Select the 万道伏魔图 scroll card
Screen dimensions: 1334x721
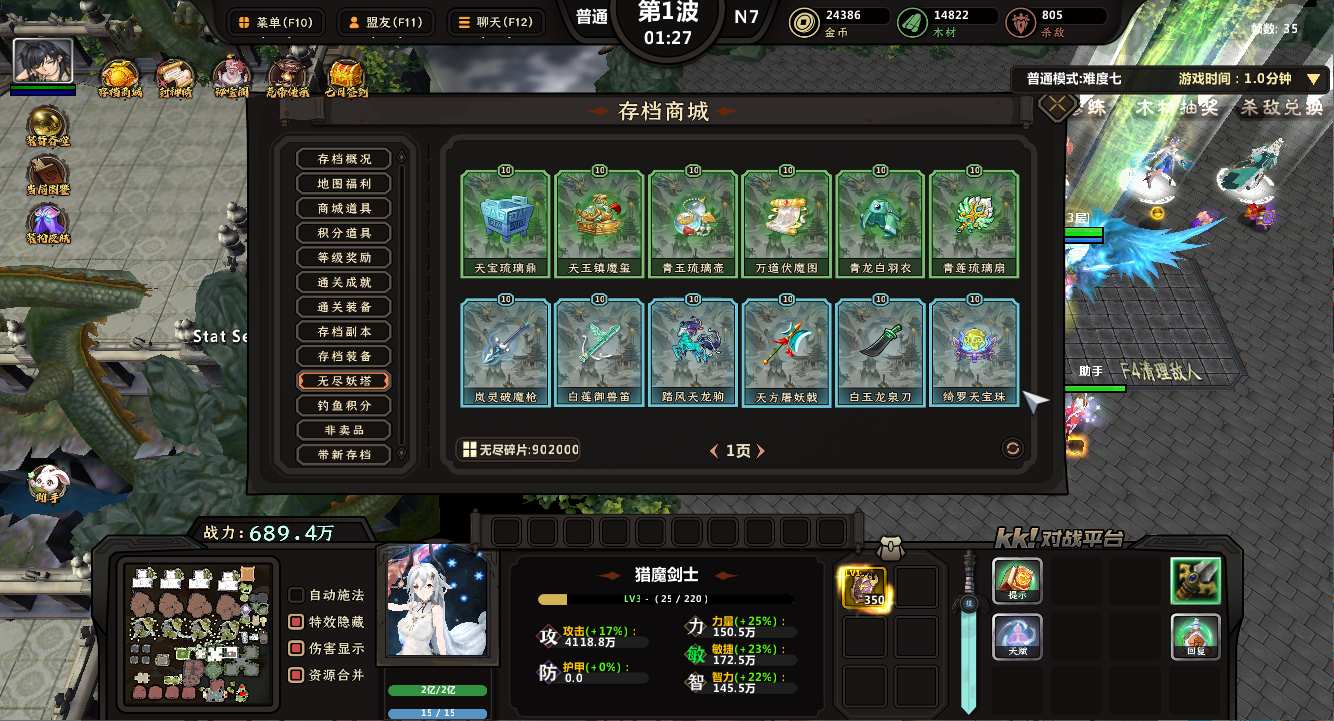787,224
